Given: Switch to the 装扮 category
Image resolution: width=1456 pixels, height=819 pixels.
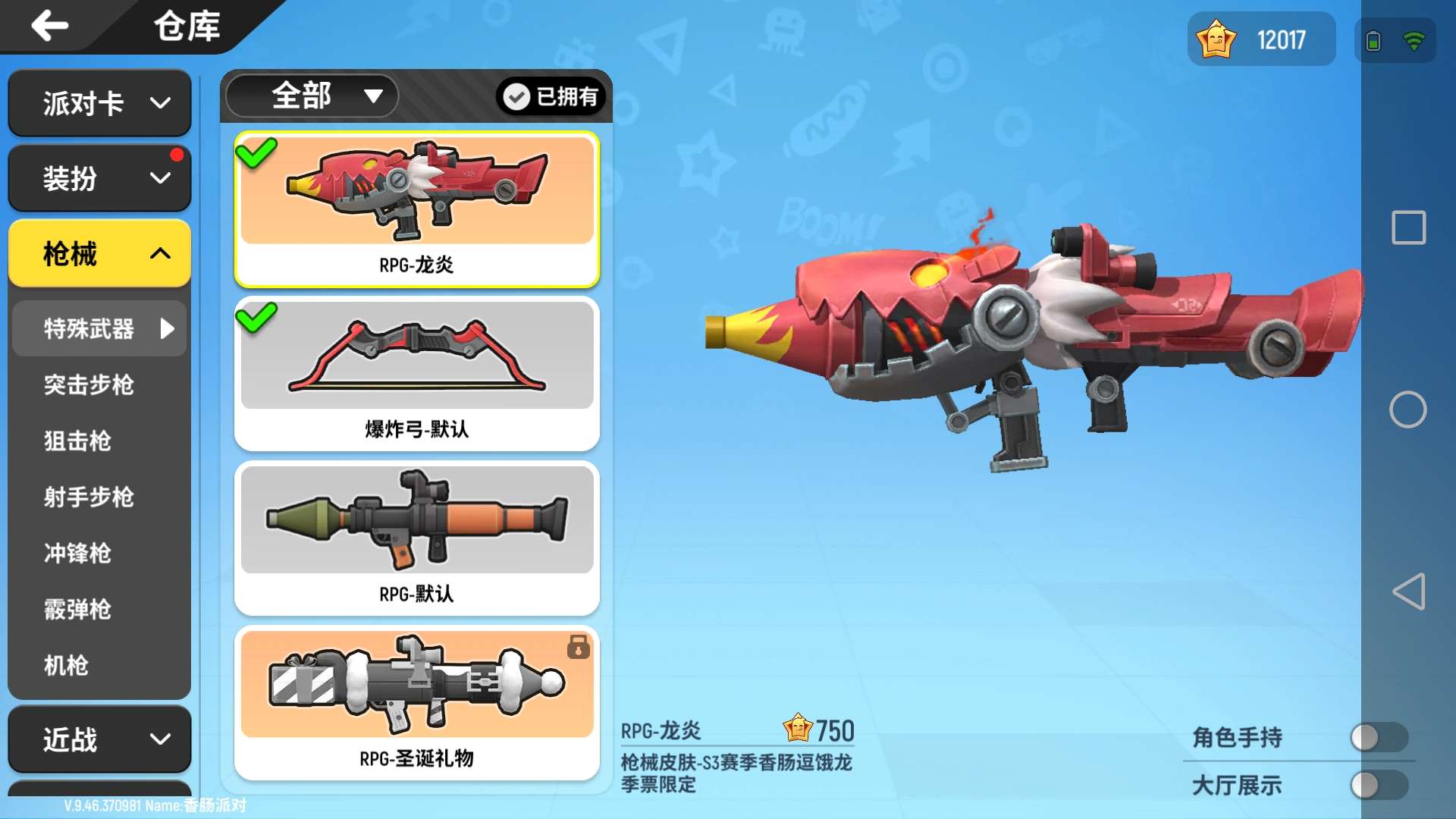Looking at the screenshot, I should click(x=99, y=177).
